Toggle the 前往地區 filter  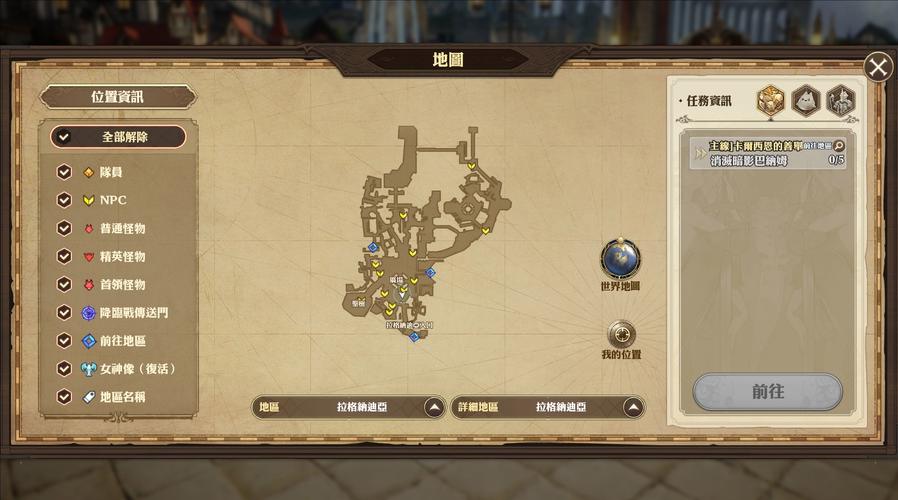point(64,340)
